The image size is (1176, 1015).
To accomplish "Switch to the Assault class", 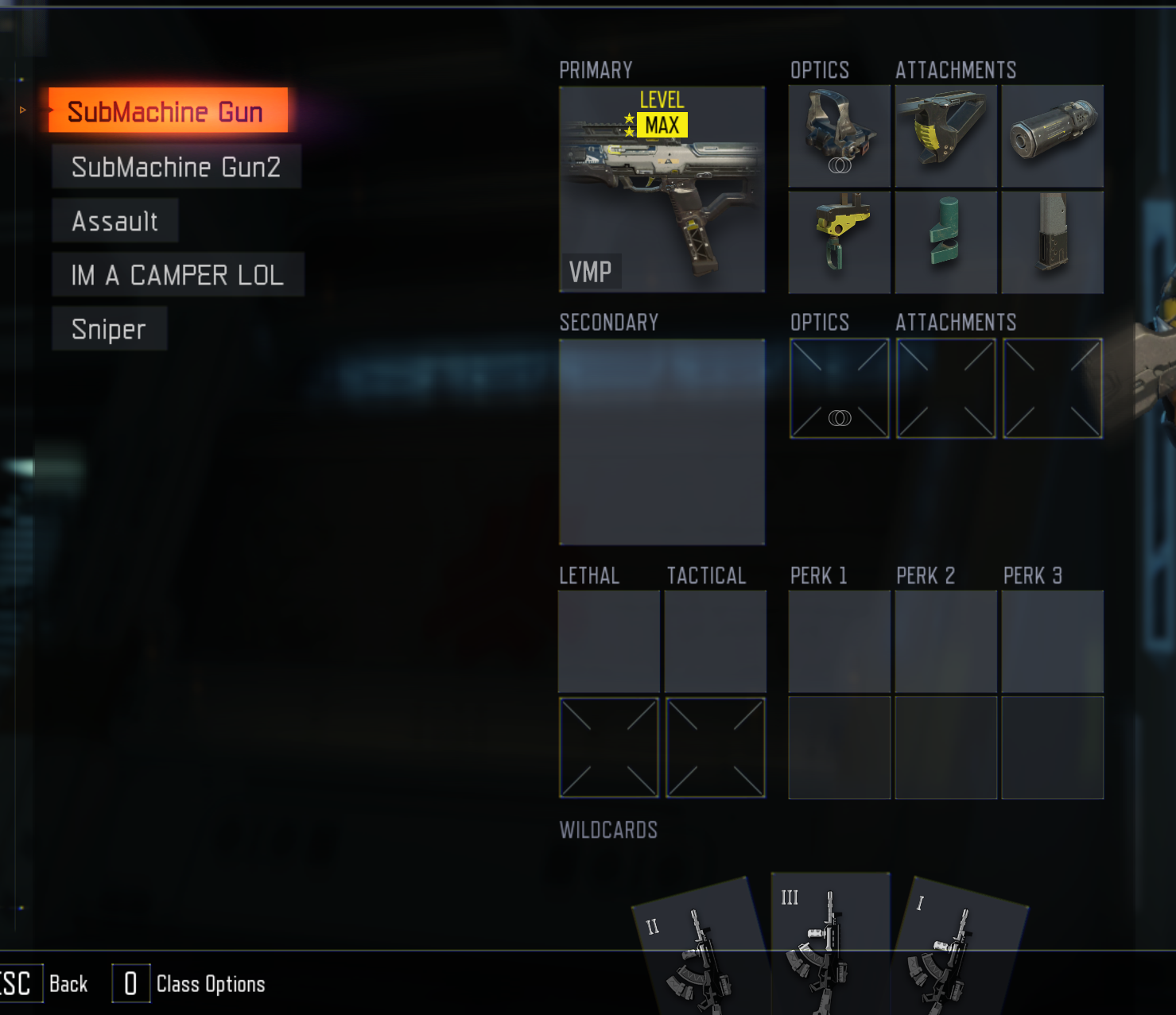I will tap(115, 221).
